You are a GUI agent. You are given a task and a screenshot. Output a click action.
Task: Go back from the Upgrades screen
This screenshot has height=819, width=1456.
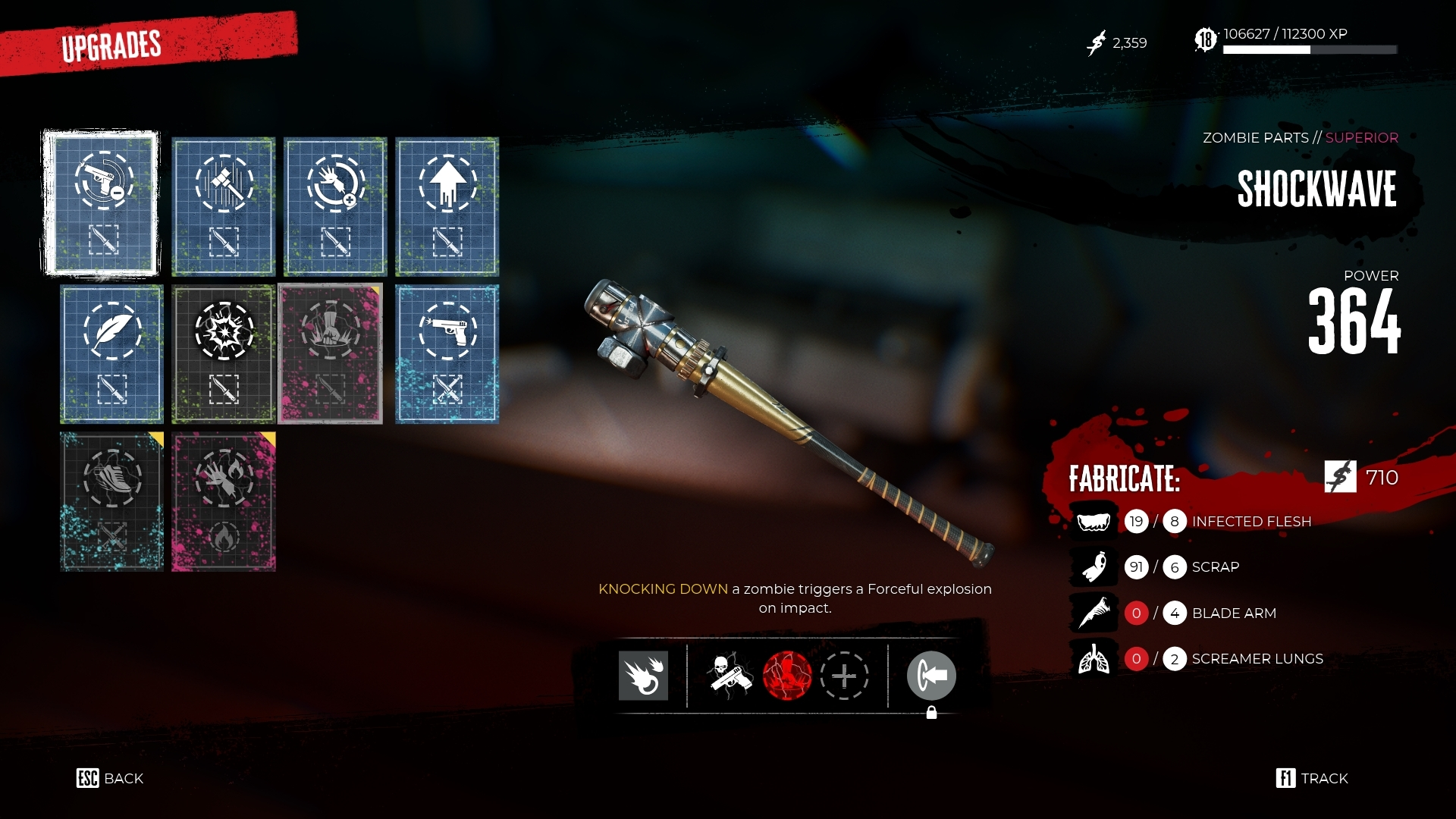point(110,778)
